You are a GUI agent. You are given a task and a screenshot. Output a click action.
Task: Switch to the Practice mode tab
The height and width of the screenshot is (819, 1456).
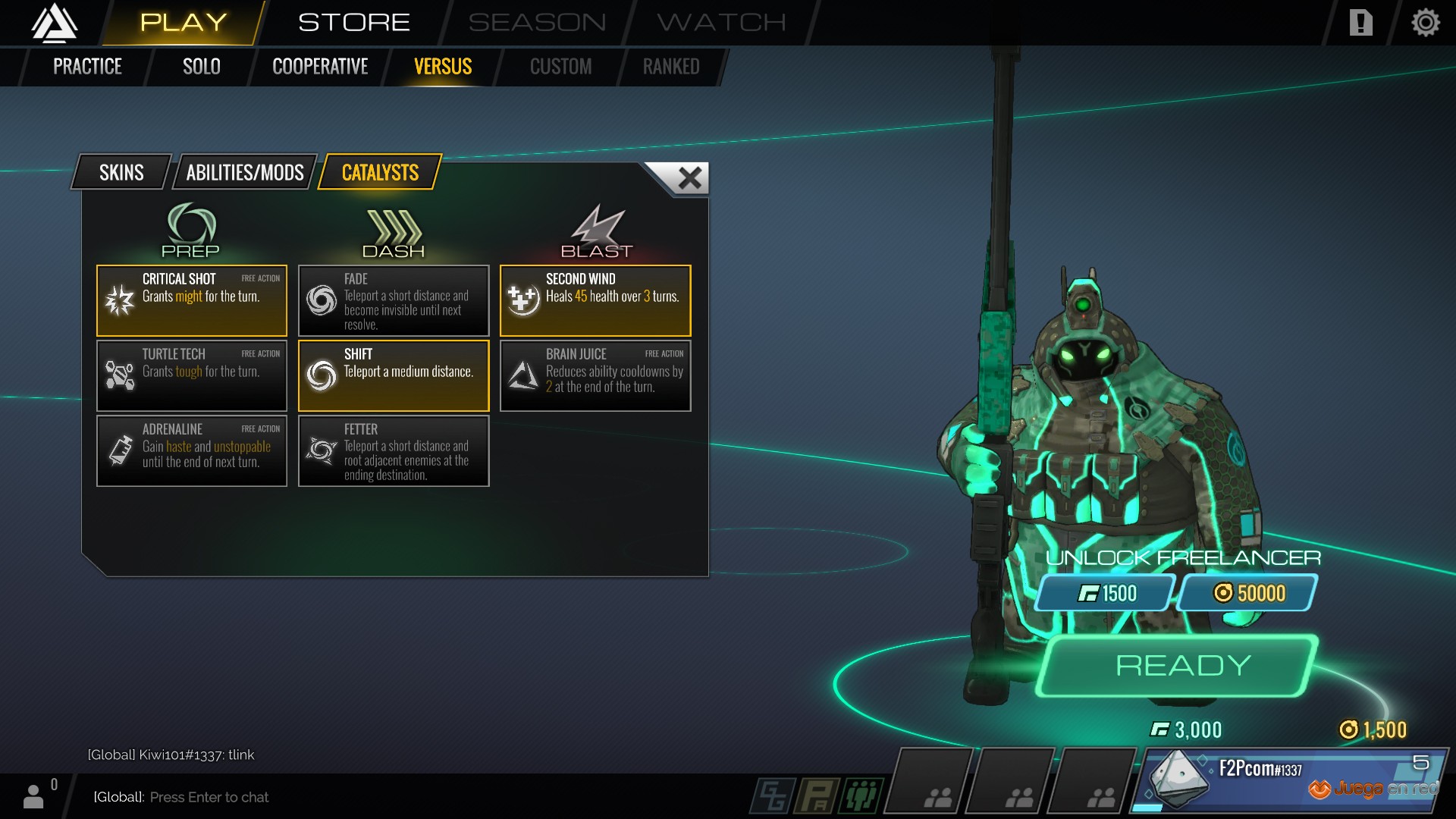coord(87,67)
